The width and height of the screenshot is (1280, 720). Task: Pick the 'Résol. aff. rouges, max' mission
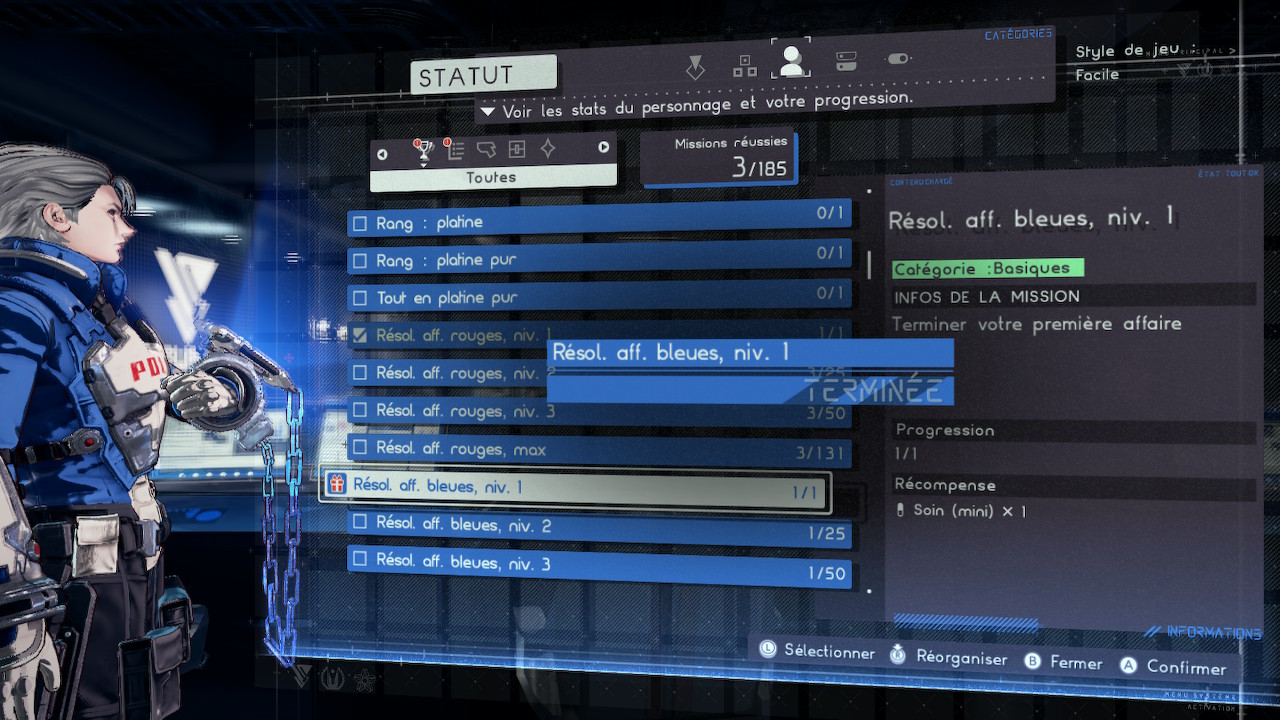(598, 450)
